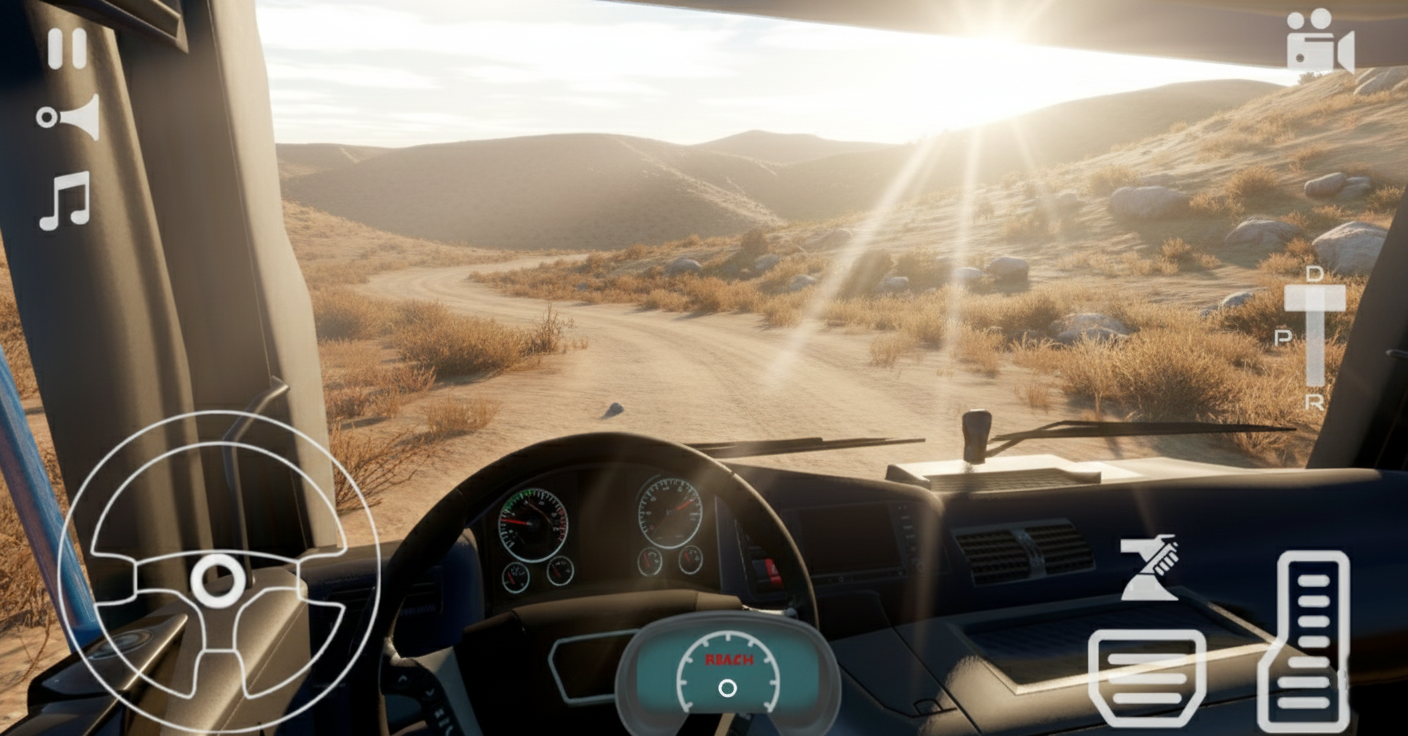The image size is (1408, 736).
Task: Activate the seatbelt icon above the brake
Action: click(x=1149, y=568)
